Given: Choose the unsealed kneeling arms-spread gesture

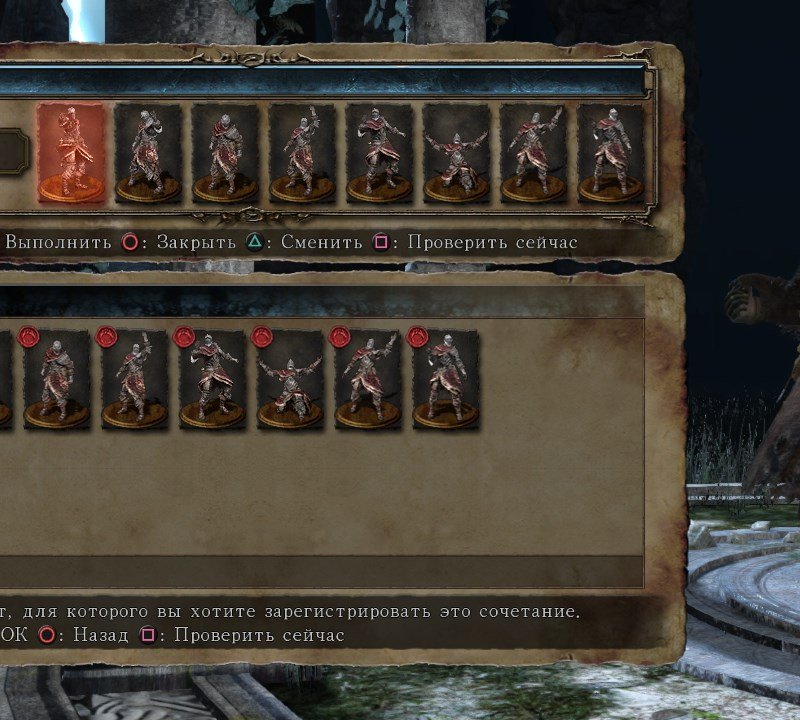Looking at the screenshot, I should tap(456, 153).
